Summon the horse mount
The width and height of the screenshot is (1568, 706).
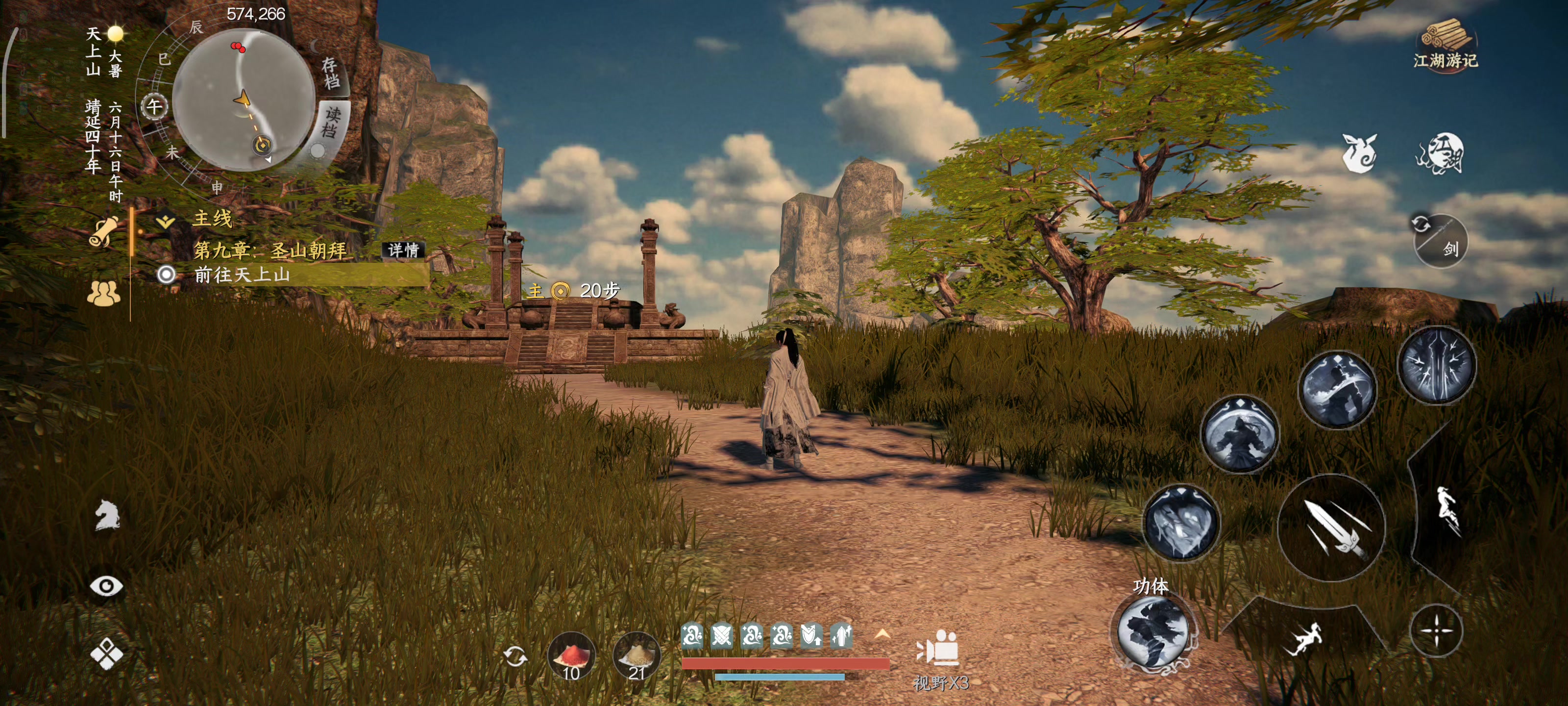coord(107,516)
